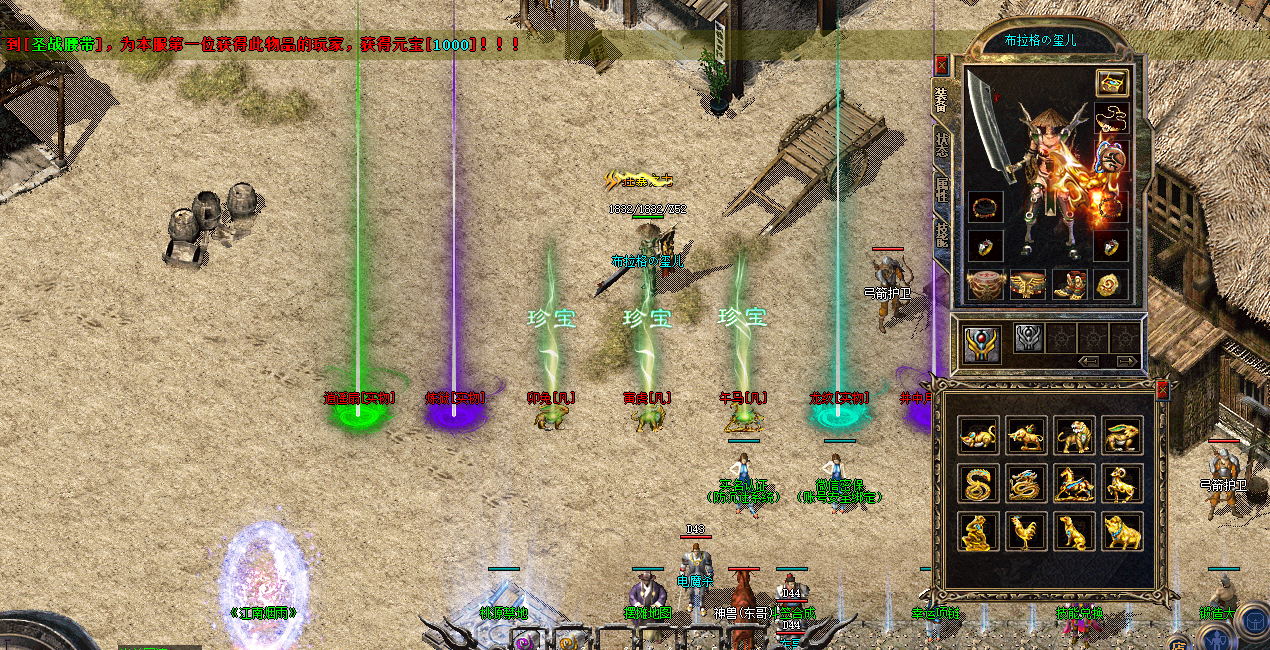The height and width of the screenshot is (650, 1270).
Task: Select the golden pig zodiac statue
Action: coord(1122,532)
